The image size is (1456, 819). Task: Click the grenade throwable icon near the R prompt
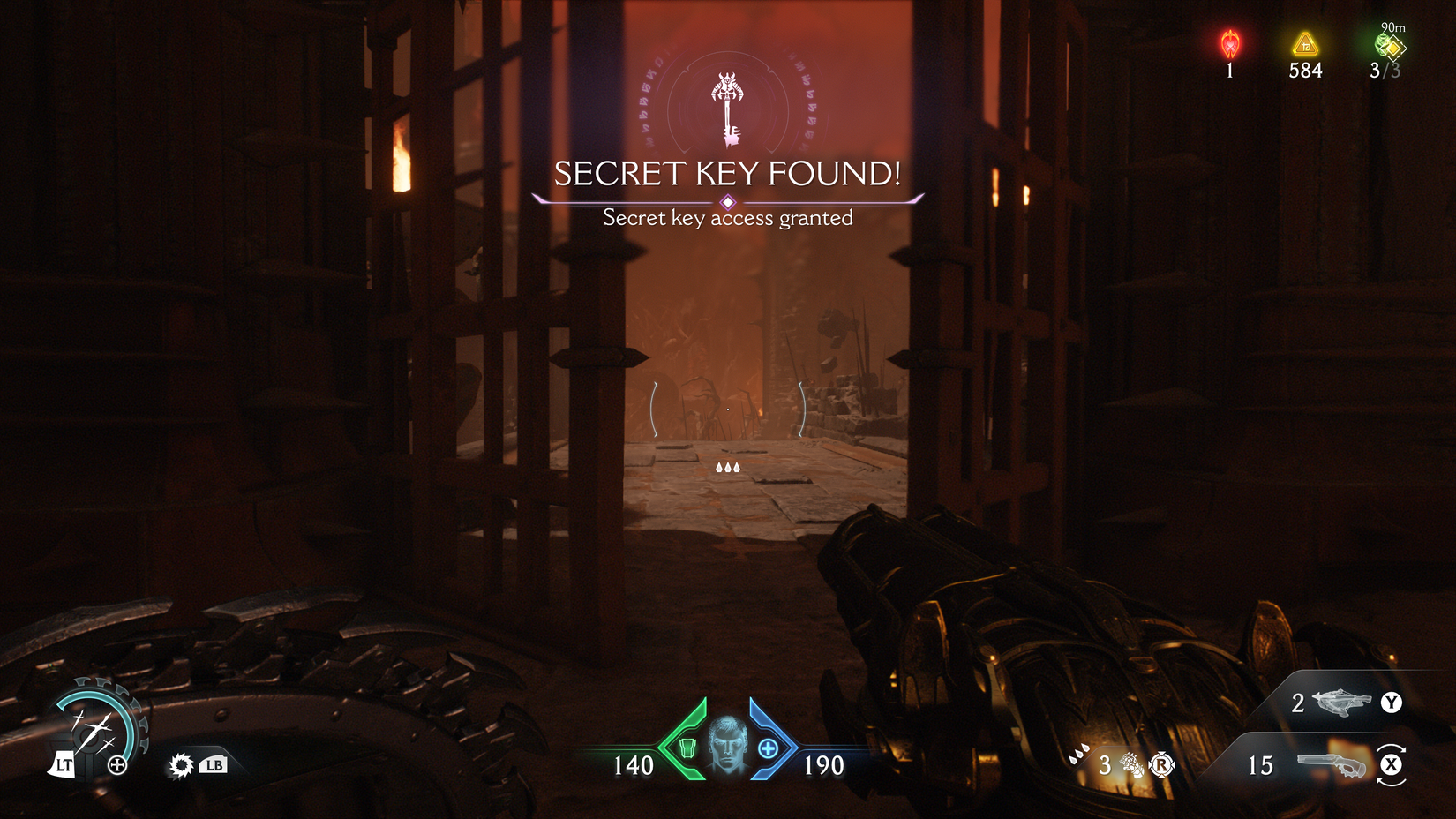[x=1134, y=763]
